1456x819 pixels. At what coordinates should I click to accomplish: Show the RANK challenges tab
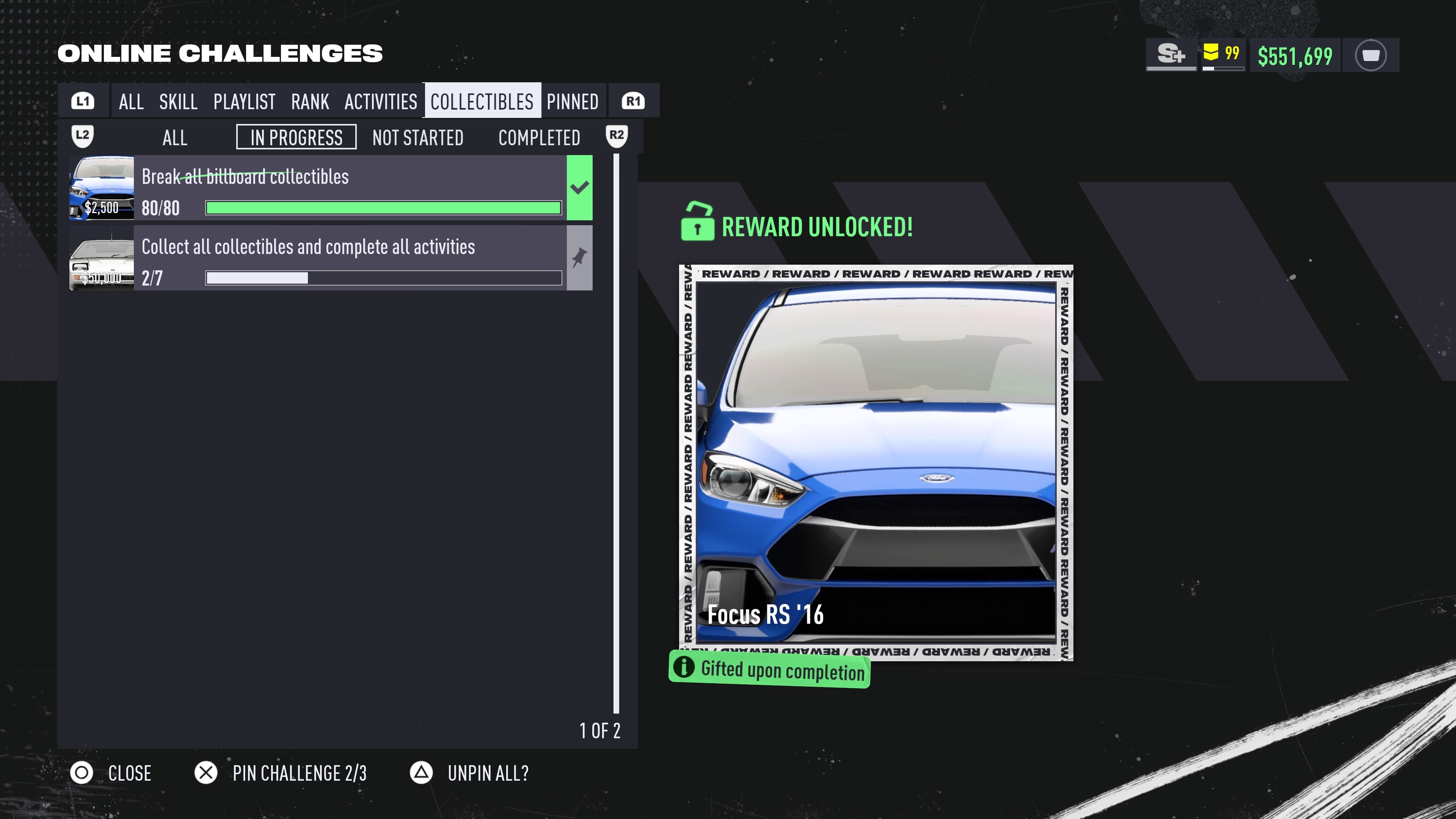[x=310, y=102]
